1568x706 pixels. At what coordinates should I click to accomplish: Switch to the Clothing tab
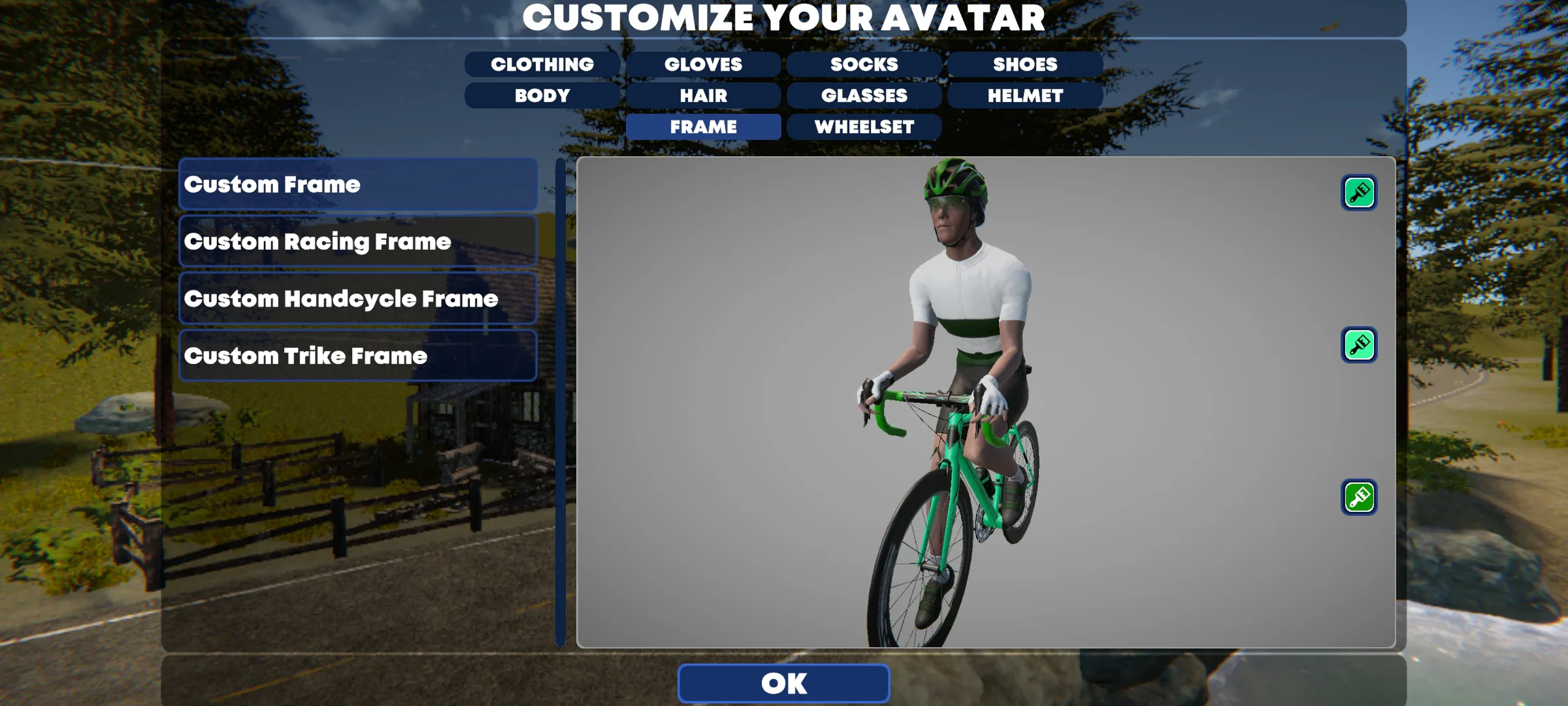click(x=542, y=64)
